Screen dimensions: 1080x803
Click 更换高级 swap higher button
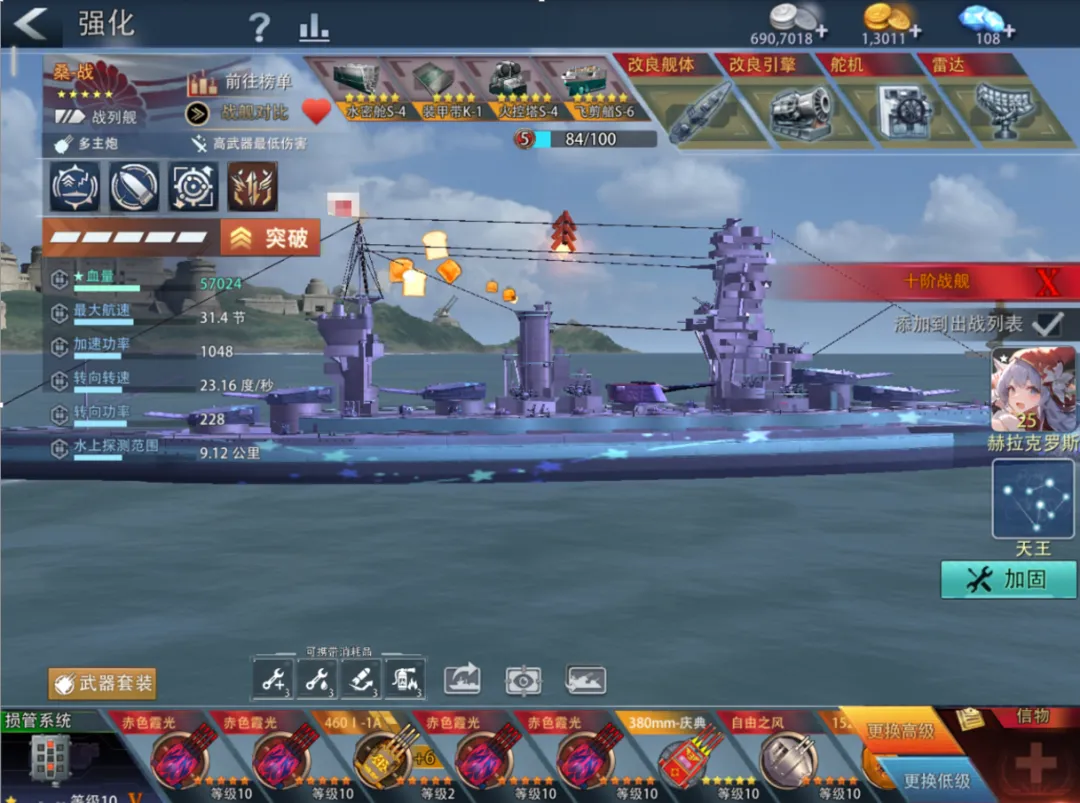(x=901, y=731)
